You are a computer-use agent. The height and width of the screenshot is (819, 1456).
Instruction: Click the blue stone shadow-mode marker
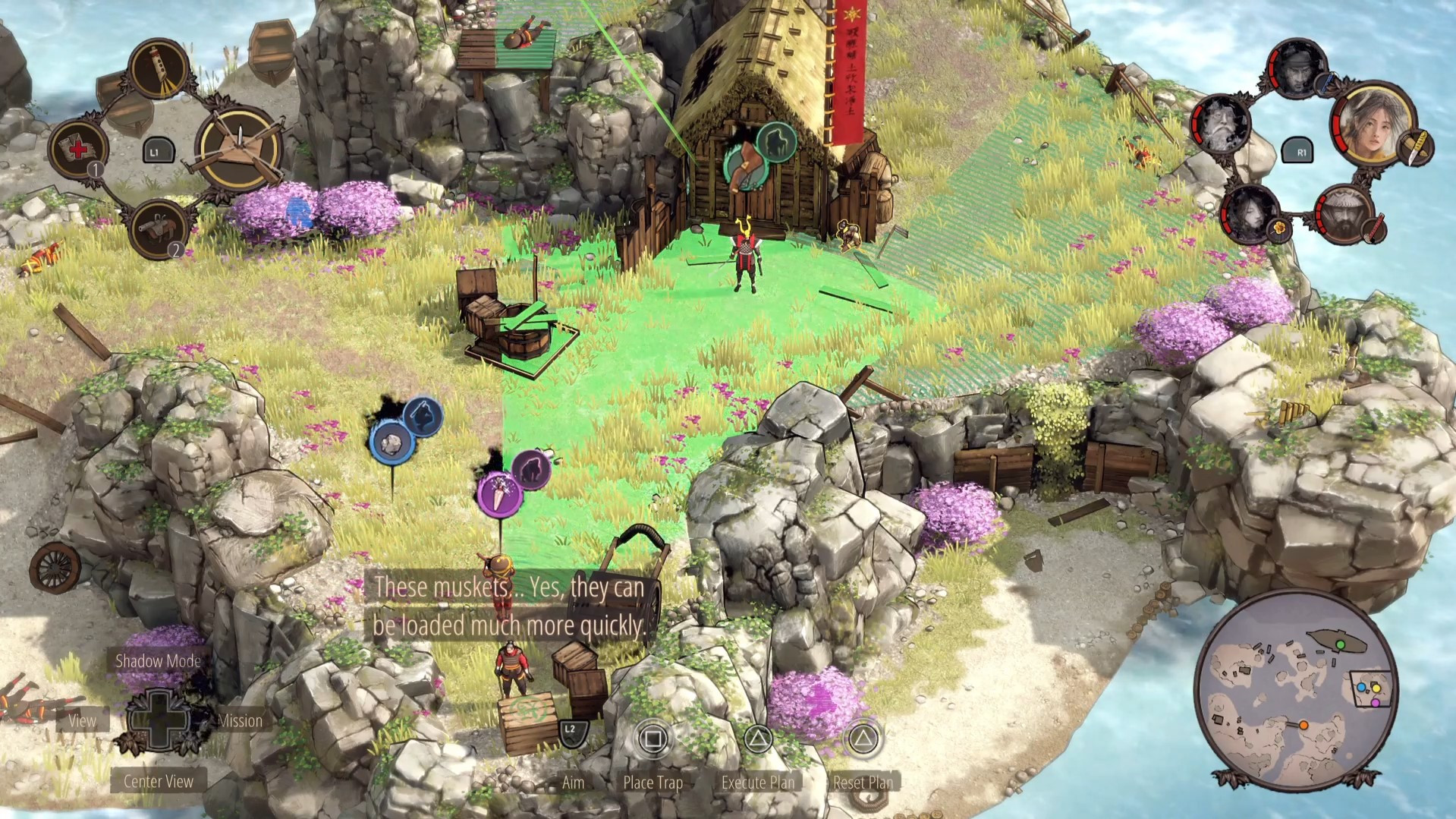pyautogui.click(x=392, y=443)
